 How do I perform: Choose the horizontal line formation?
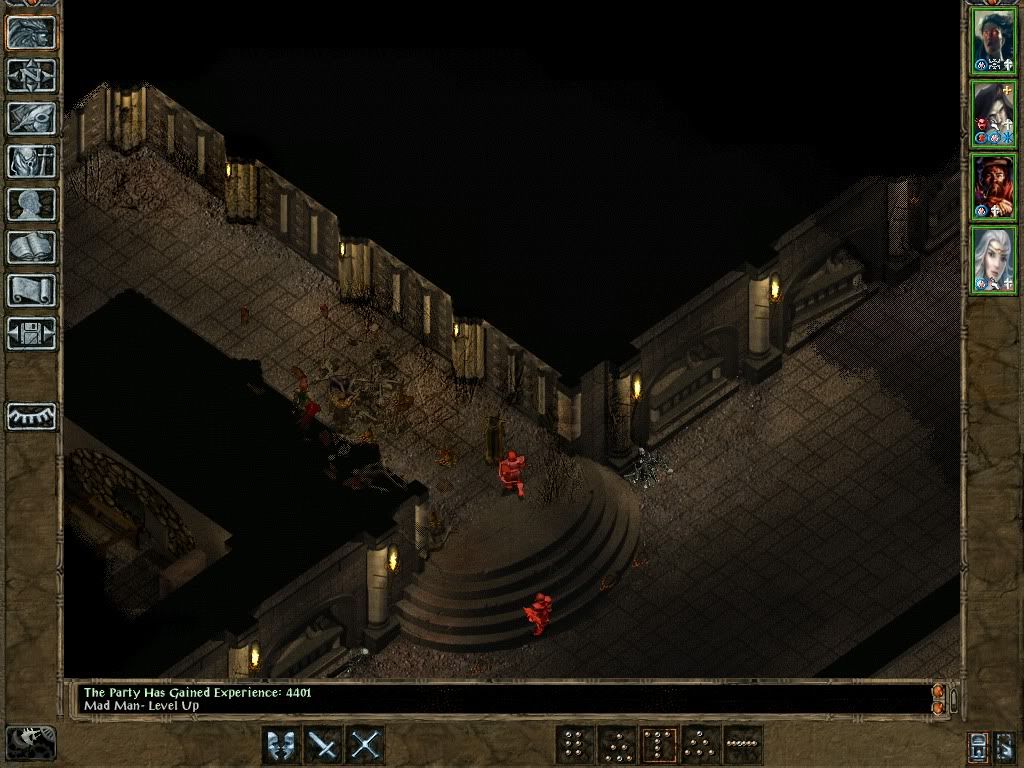(x=742, y=745)
